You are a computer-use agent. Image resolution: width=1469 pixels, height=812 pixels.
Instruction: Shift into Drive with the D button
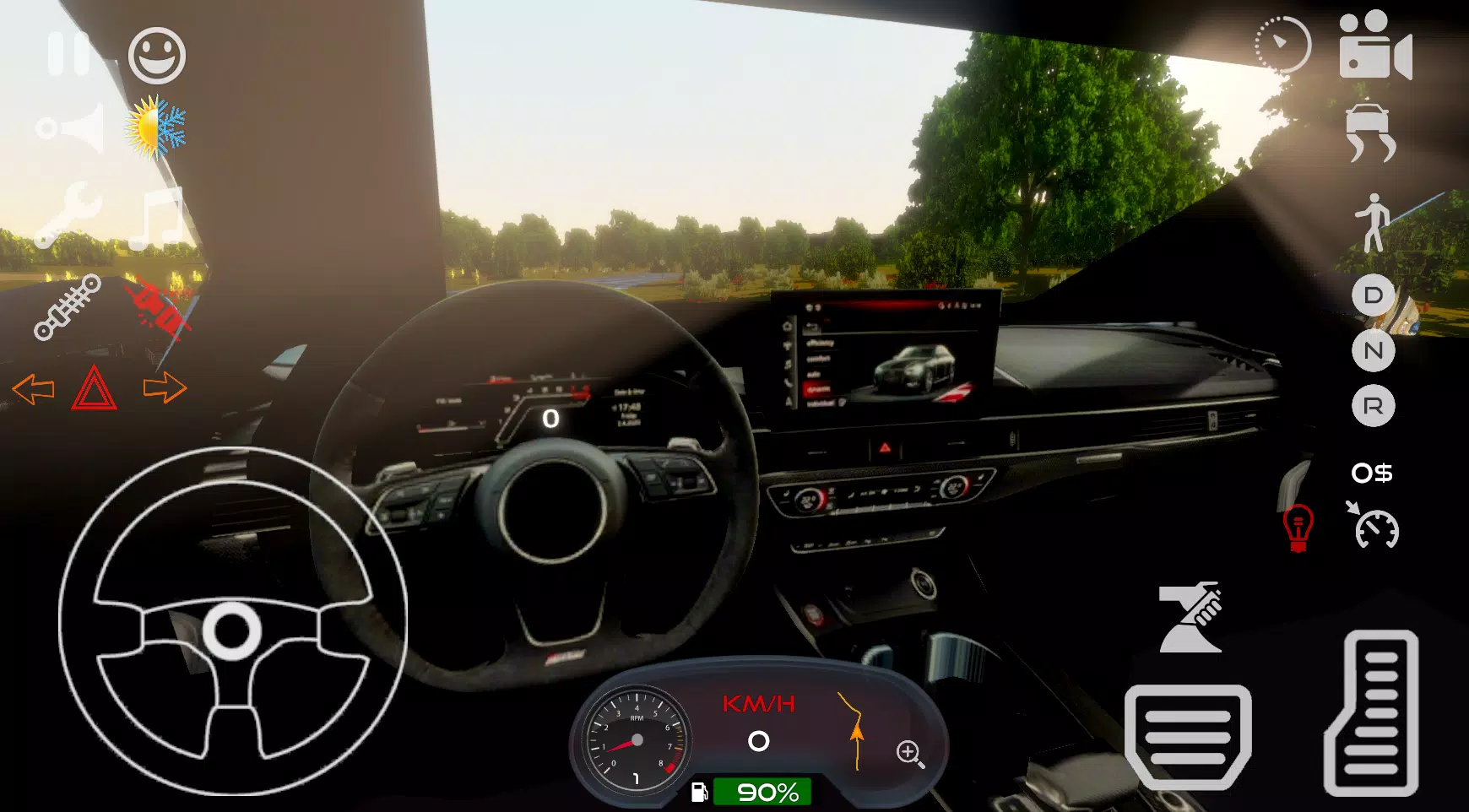1374,297
